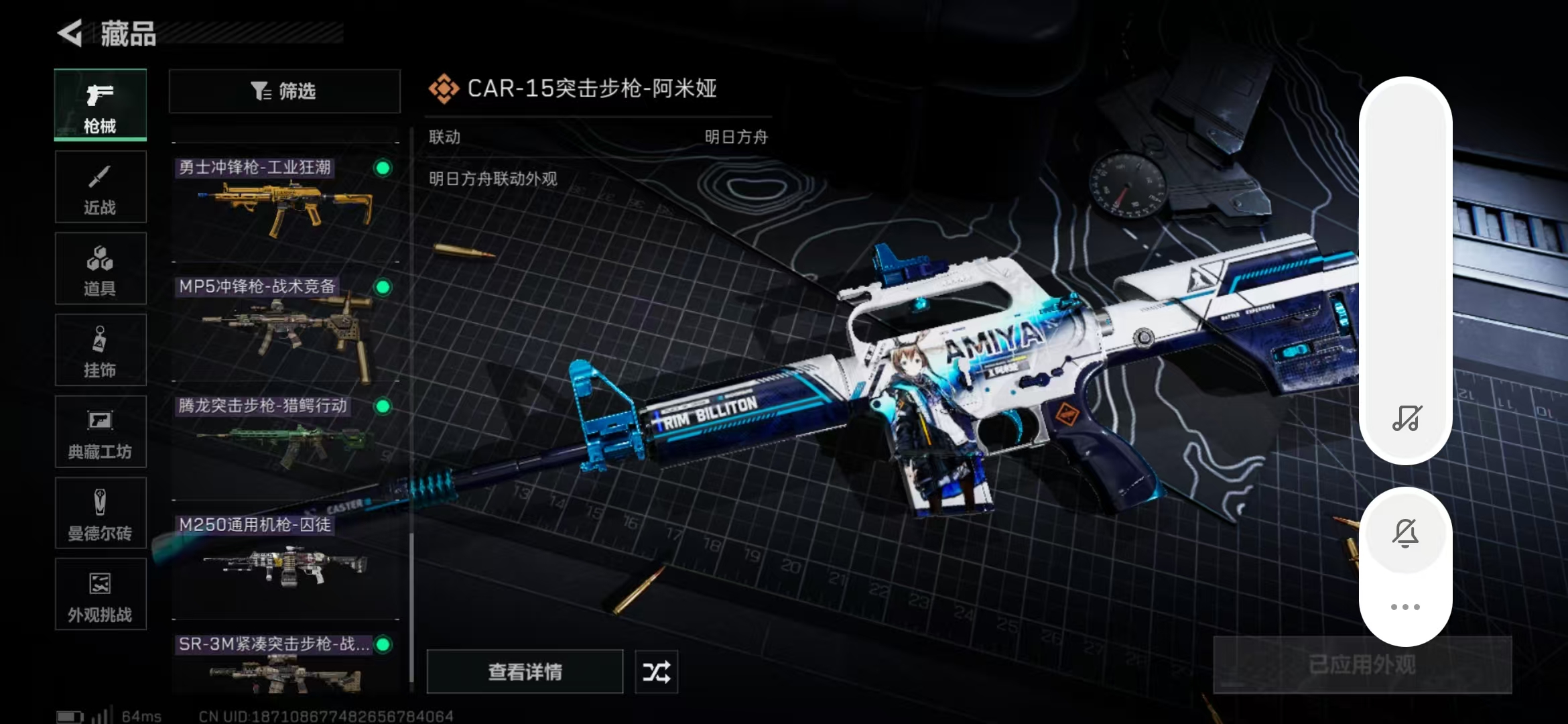Open the 曼德尔砖 Mandel brick section
1568x724 pixels.
(x=99, y=513)
